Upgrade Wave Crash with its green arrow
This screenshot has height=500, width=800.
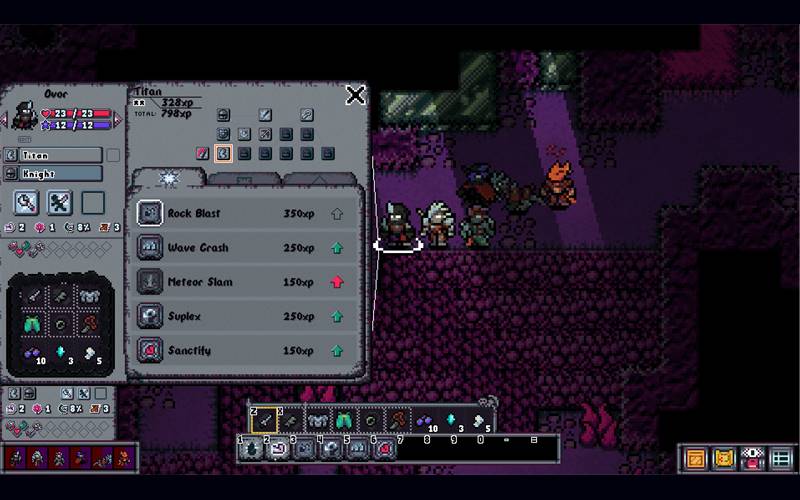(337, 248)
